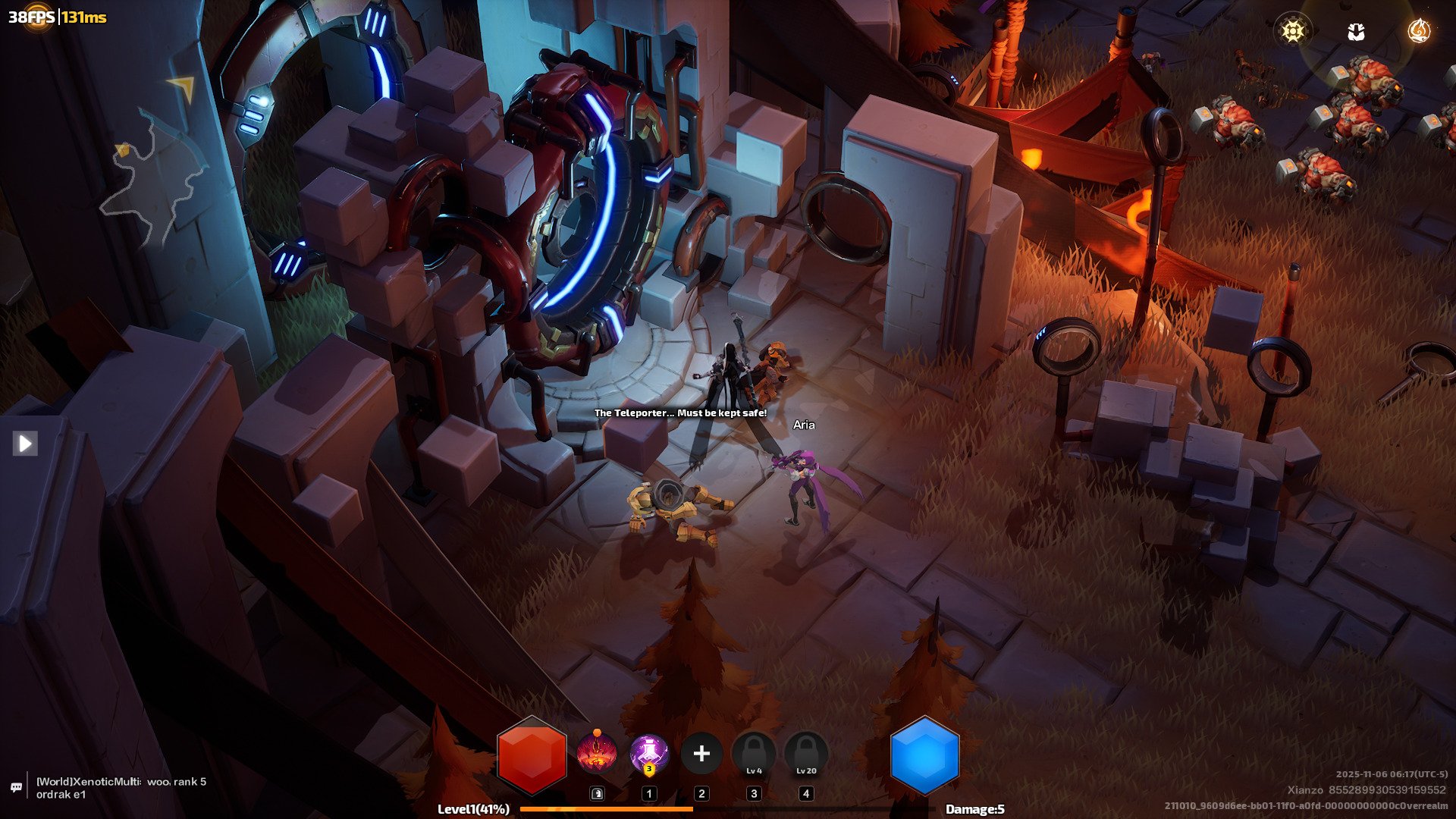Use the purple potion skill

(x=649, y=754)
